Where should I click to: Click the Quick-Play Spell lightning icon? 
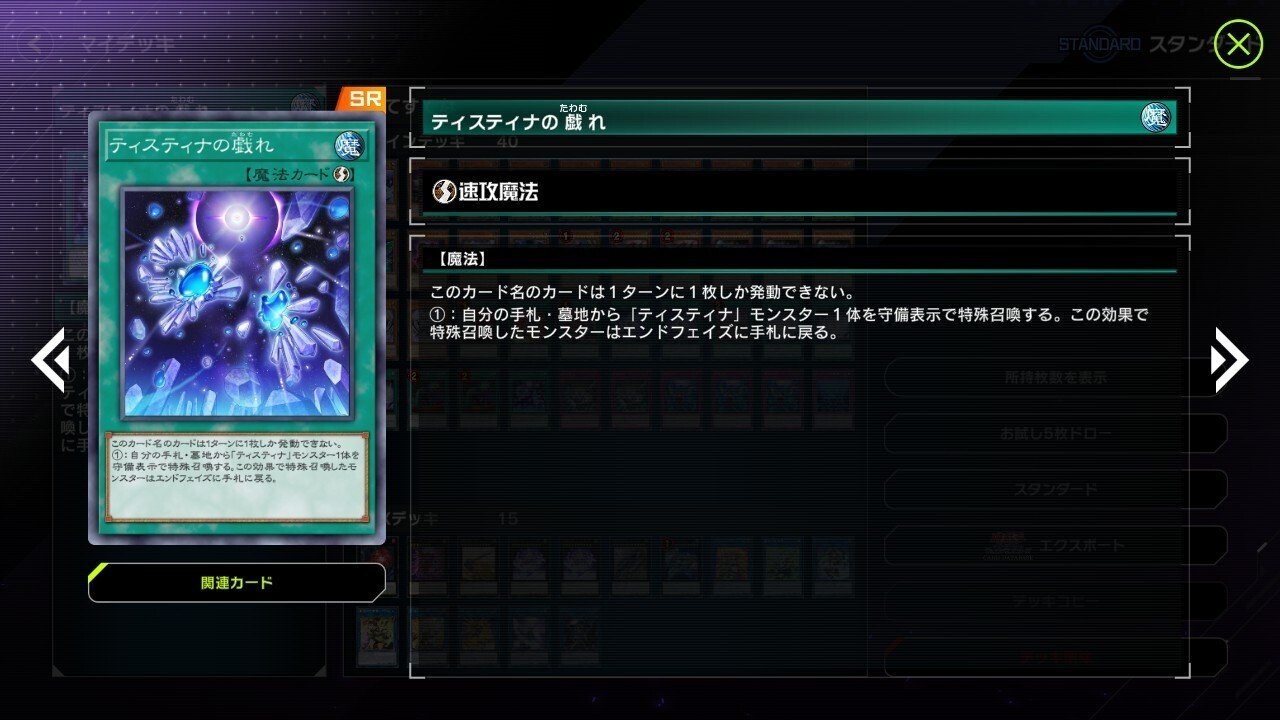(x=443, y=190)
